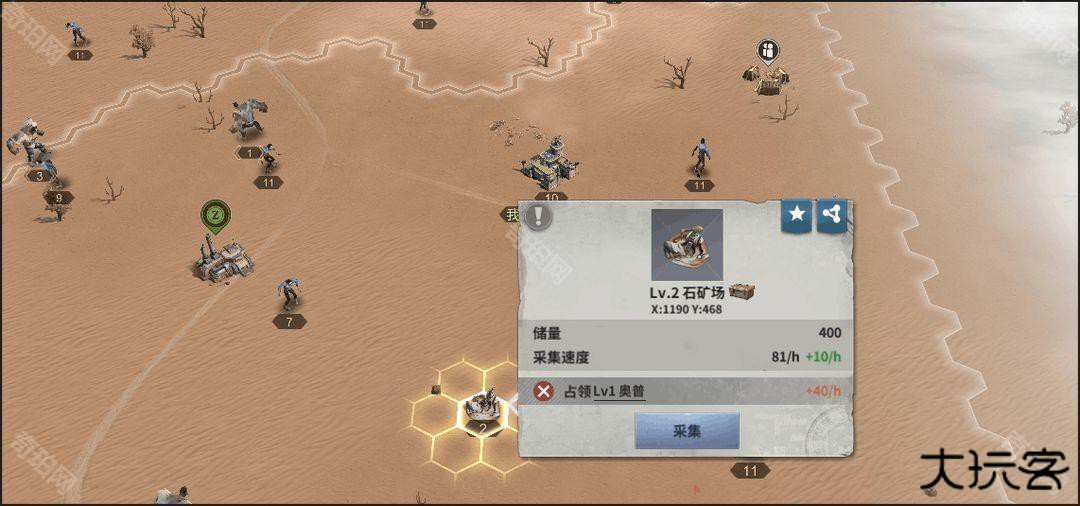Open the exclamation mark info icon
This screenshot has height=506, width=1080.
point(539,217)
